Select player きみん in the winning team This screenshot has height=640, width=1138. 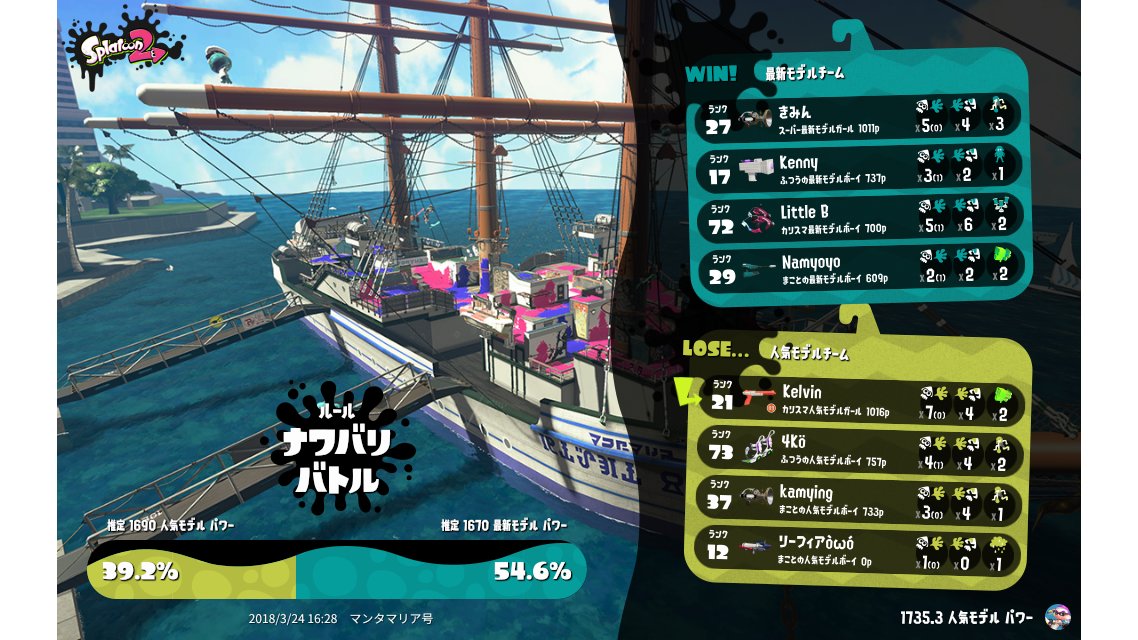tap(860, 115)
